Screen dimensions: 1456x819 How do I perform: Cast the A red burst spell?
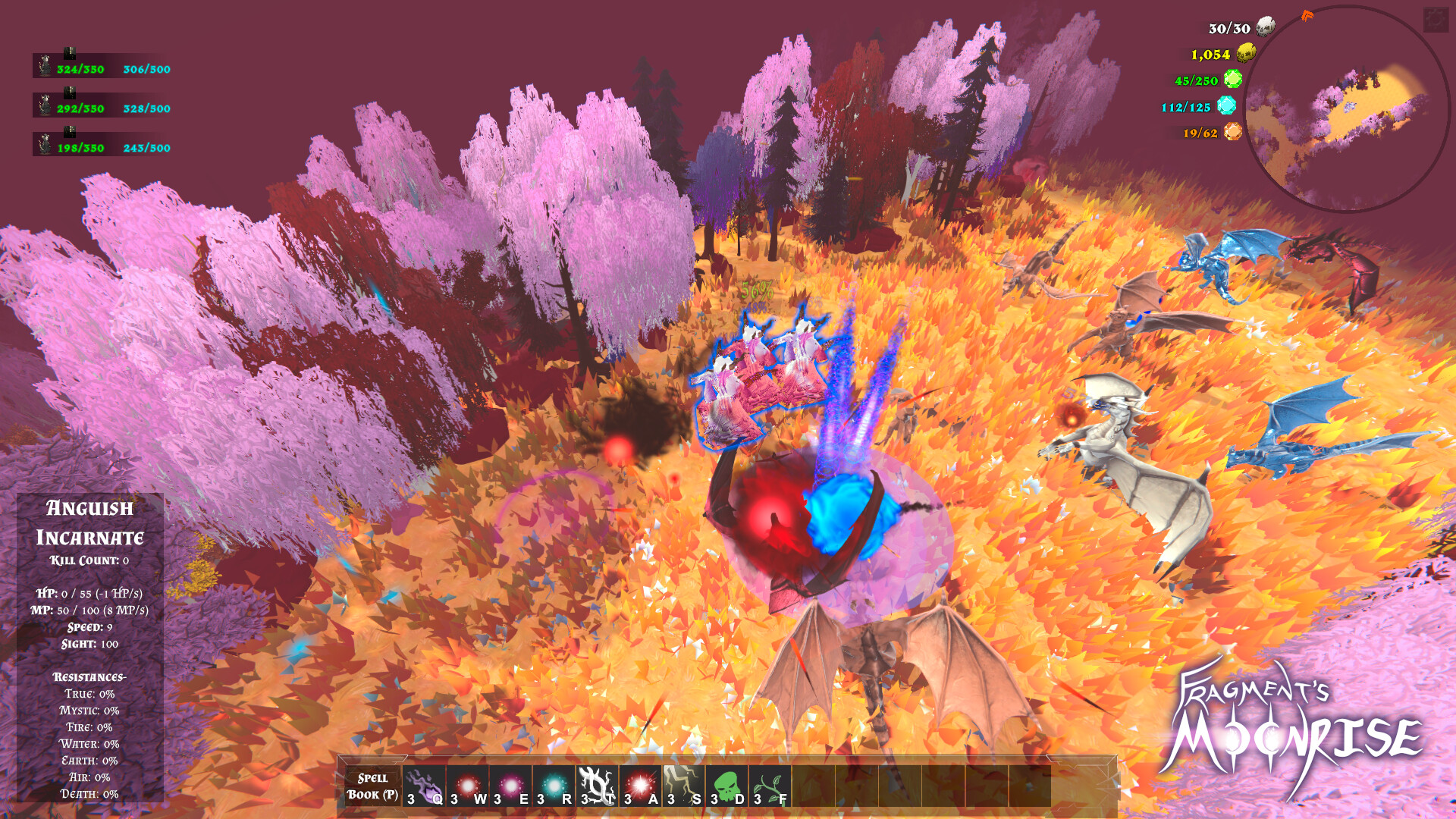639,784
